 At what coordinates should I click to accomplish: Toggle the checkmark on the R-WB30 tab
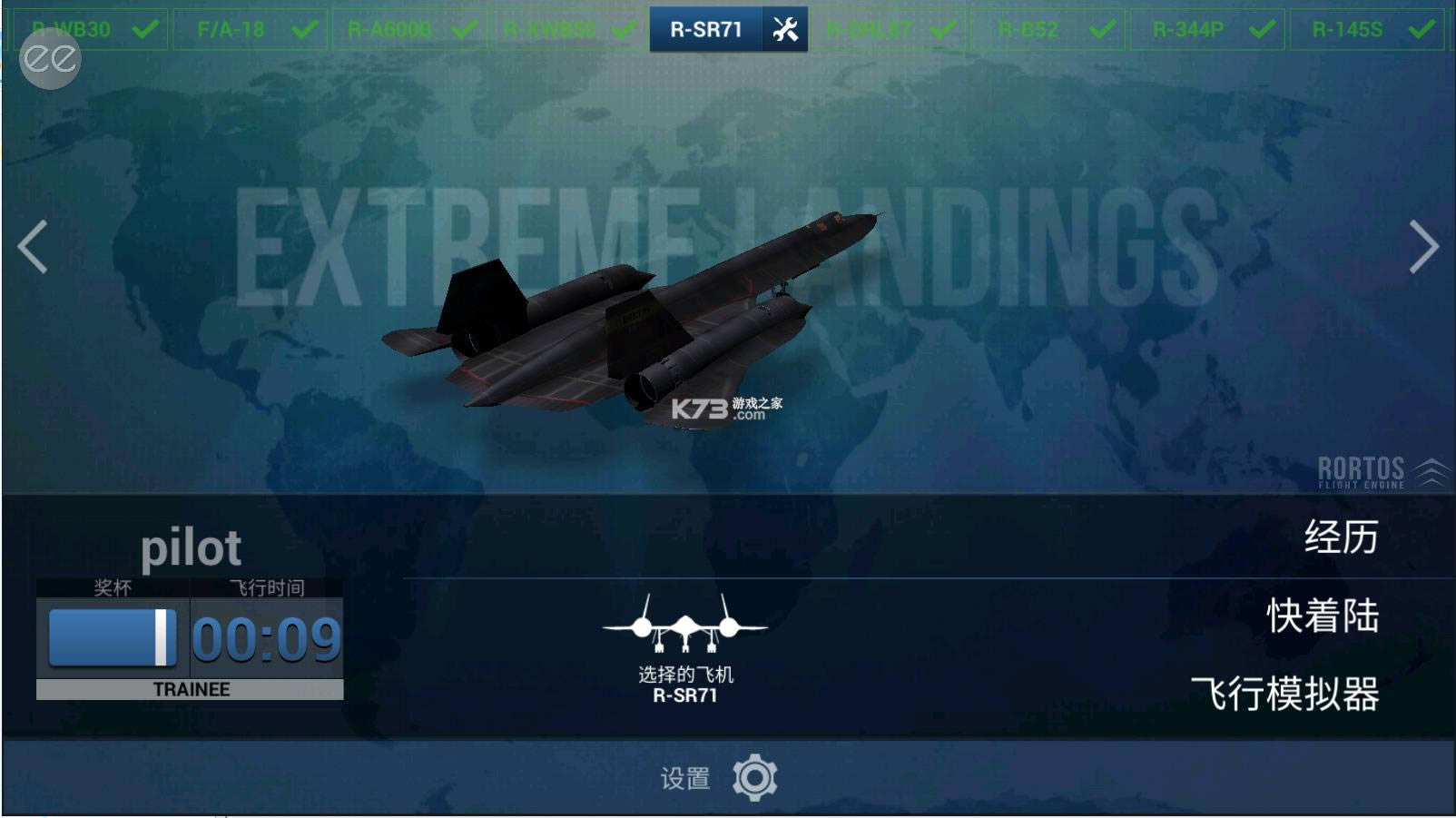143,28
